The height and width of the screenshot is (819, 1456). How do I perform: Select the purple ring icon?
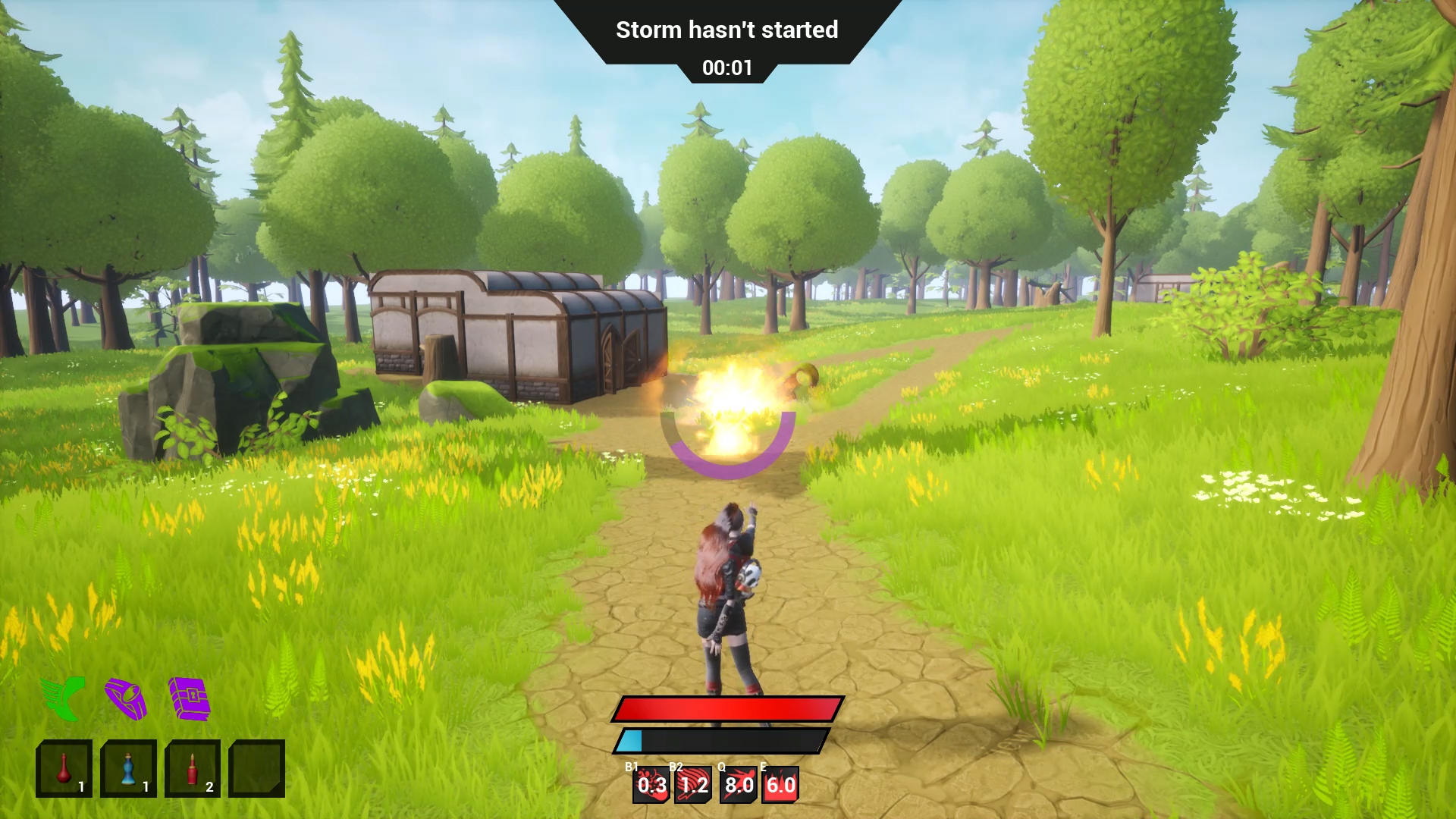click(126, 698)
